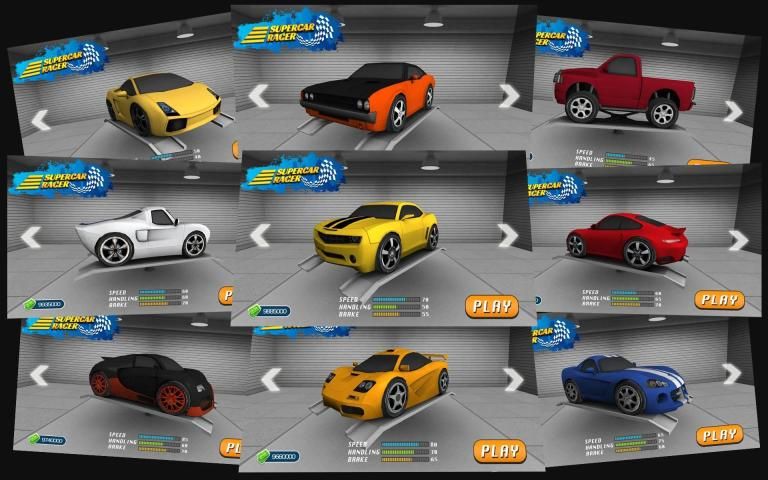The image size is (768, 480).
Task: Choose PLAY beside the blue striped car
Action: coord(719,435)
